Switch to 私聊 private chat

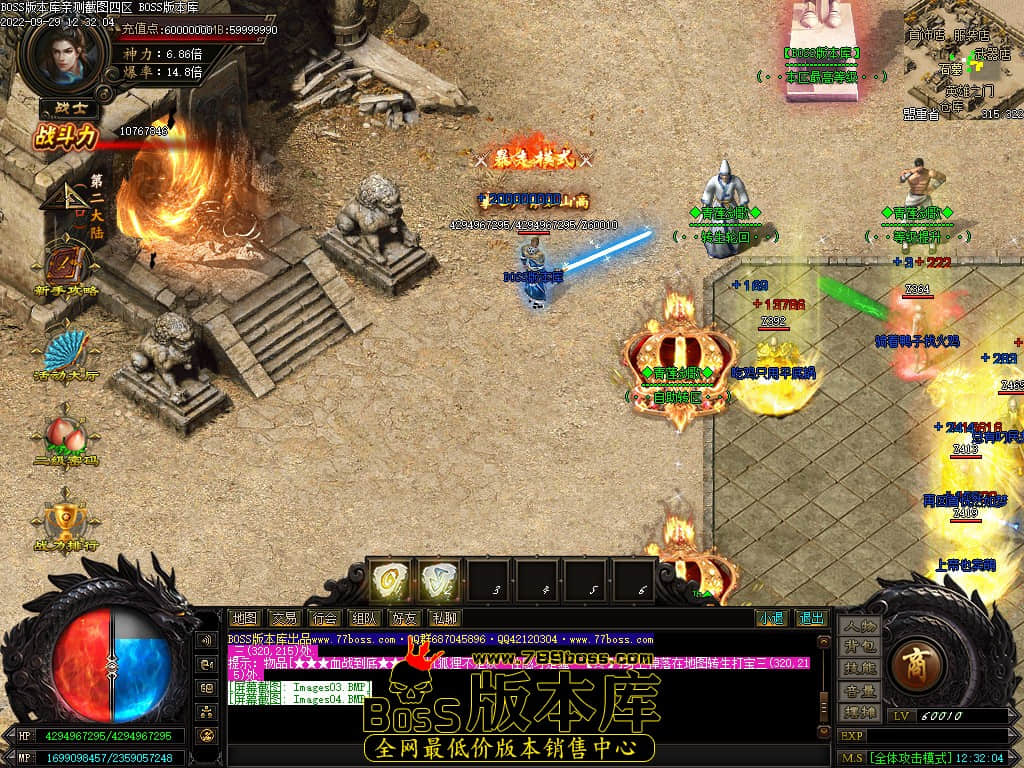(444, 618)
